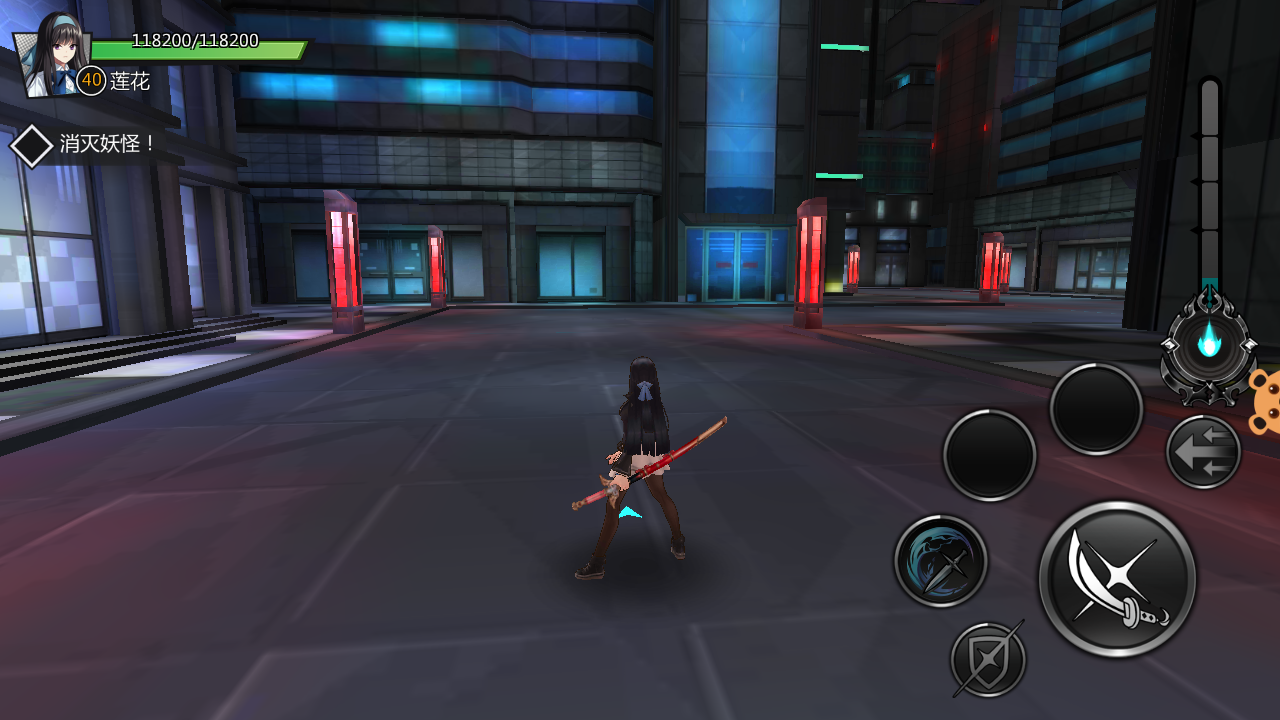Trigger the double-arrow dash button

pyautogui.click(x=1203, y=452)
